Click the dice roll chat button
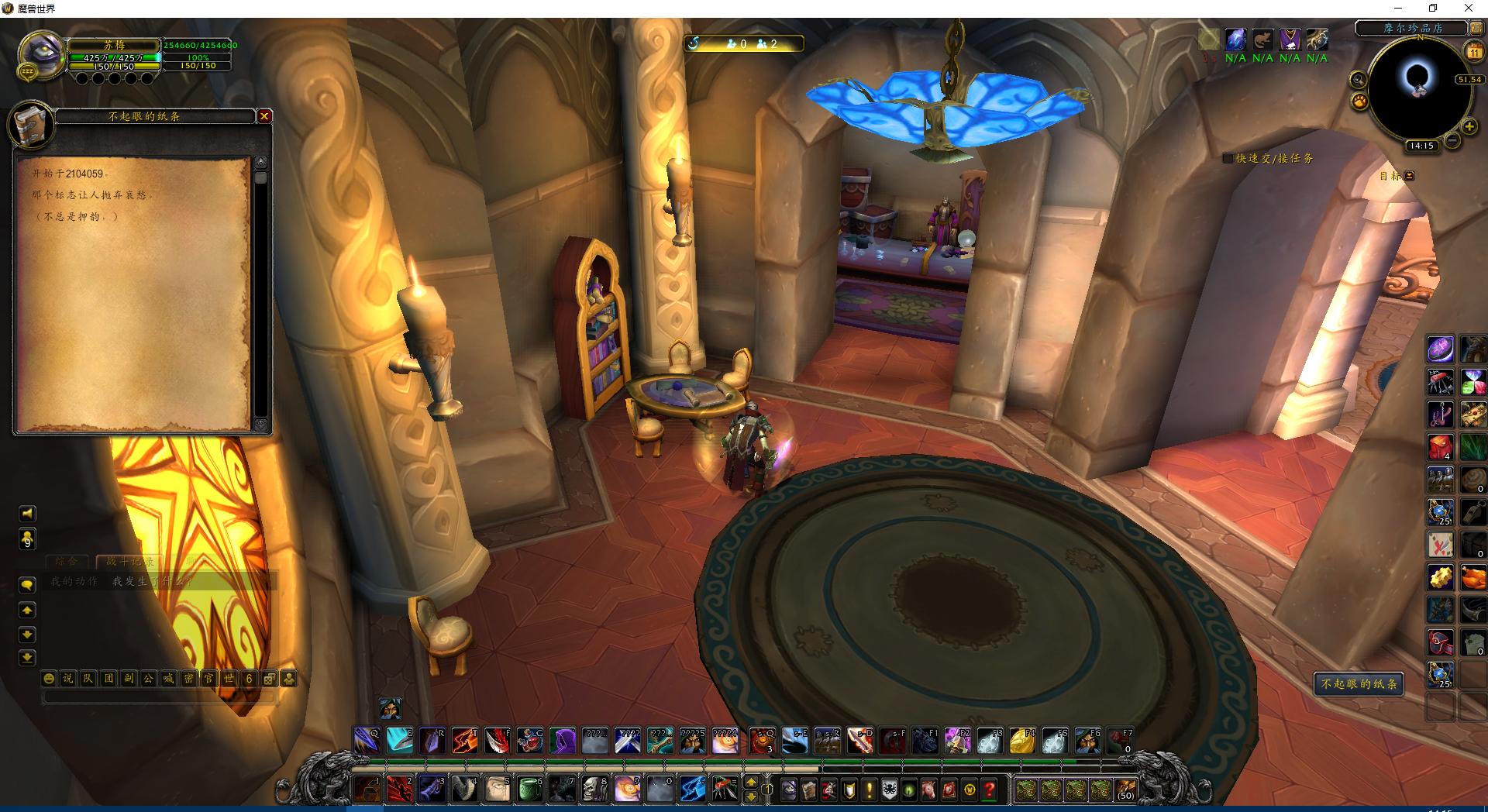 269,679
